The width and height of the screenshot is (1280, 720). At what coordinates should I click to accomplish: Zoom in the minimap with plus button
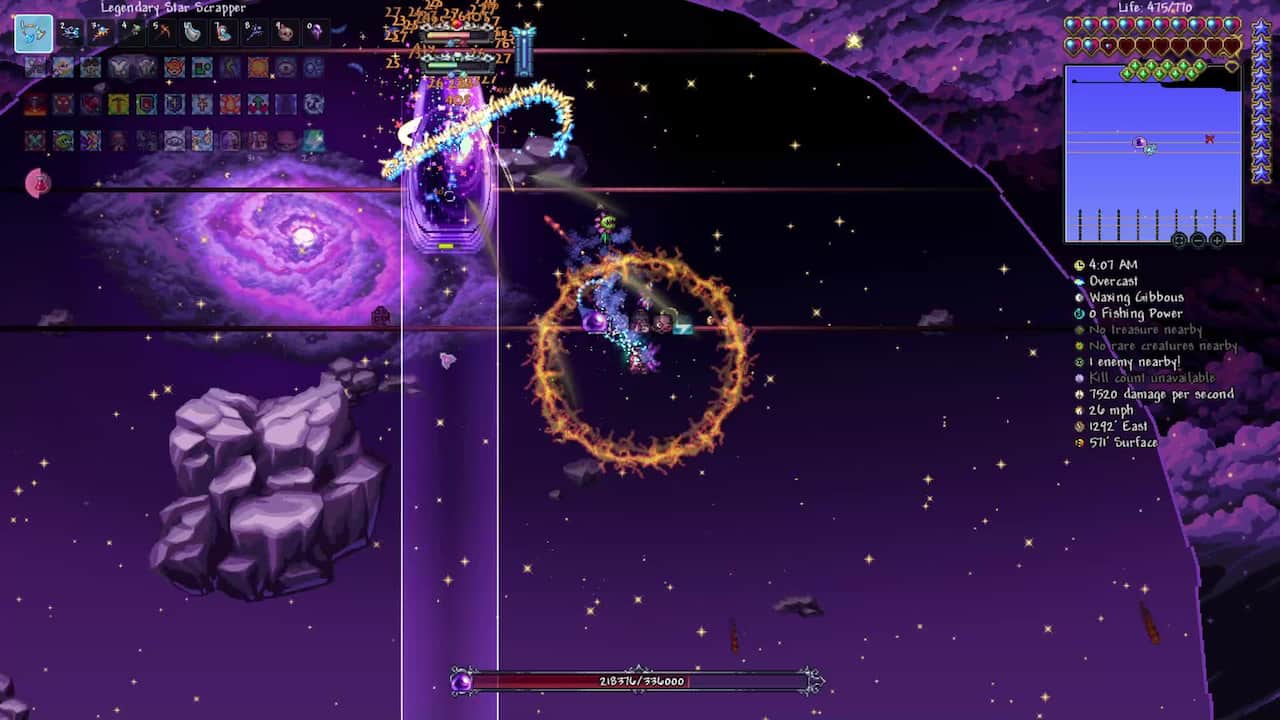tap(1217, 240)
